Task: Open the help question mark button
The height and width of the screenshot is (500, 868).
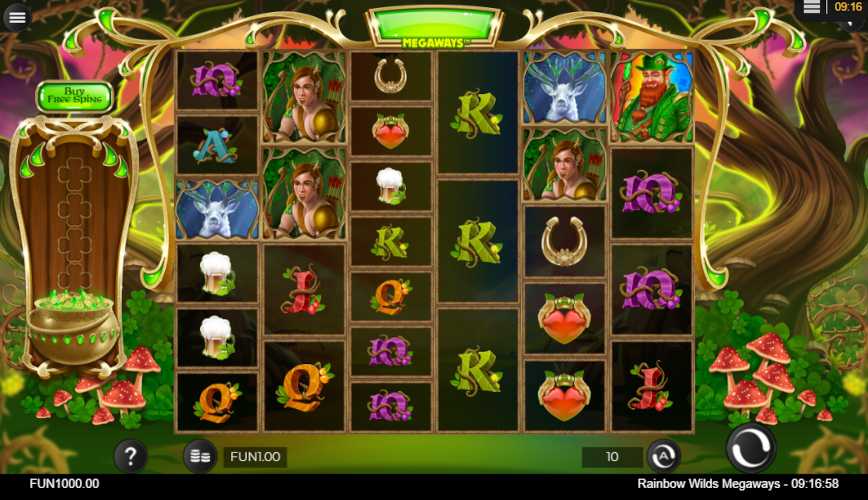Action: point(131,456)
